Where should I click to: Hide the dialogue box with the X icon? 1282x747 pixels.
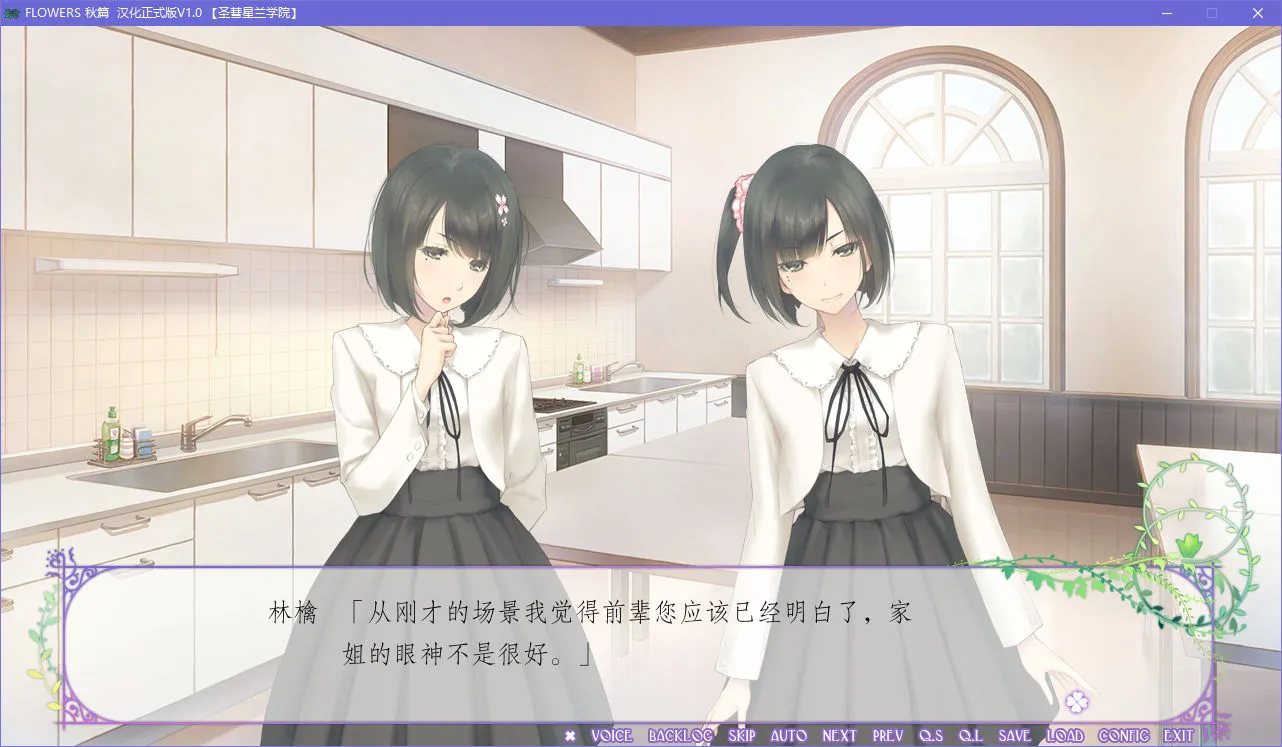point(570,736)
